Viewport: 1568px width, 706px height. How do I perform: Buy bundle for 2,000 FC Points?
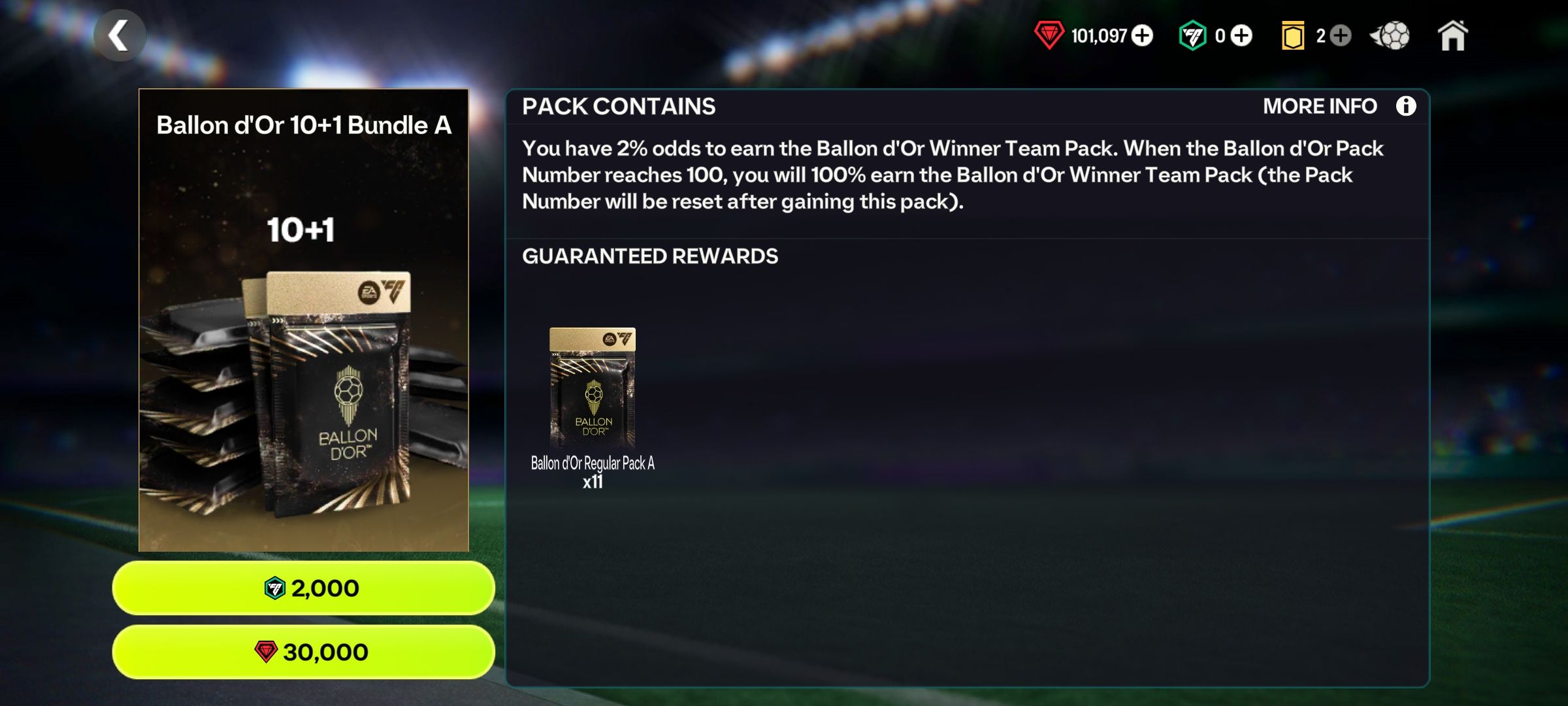tap(304, 588)
